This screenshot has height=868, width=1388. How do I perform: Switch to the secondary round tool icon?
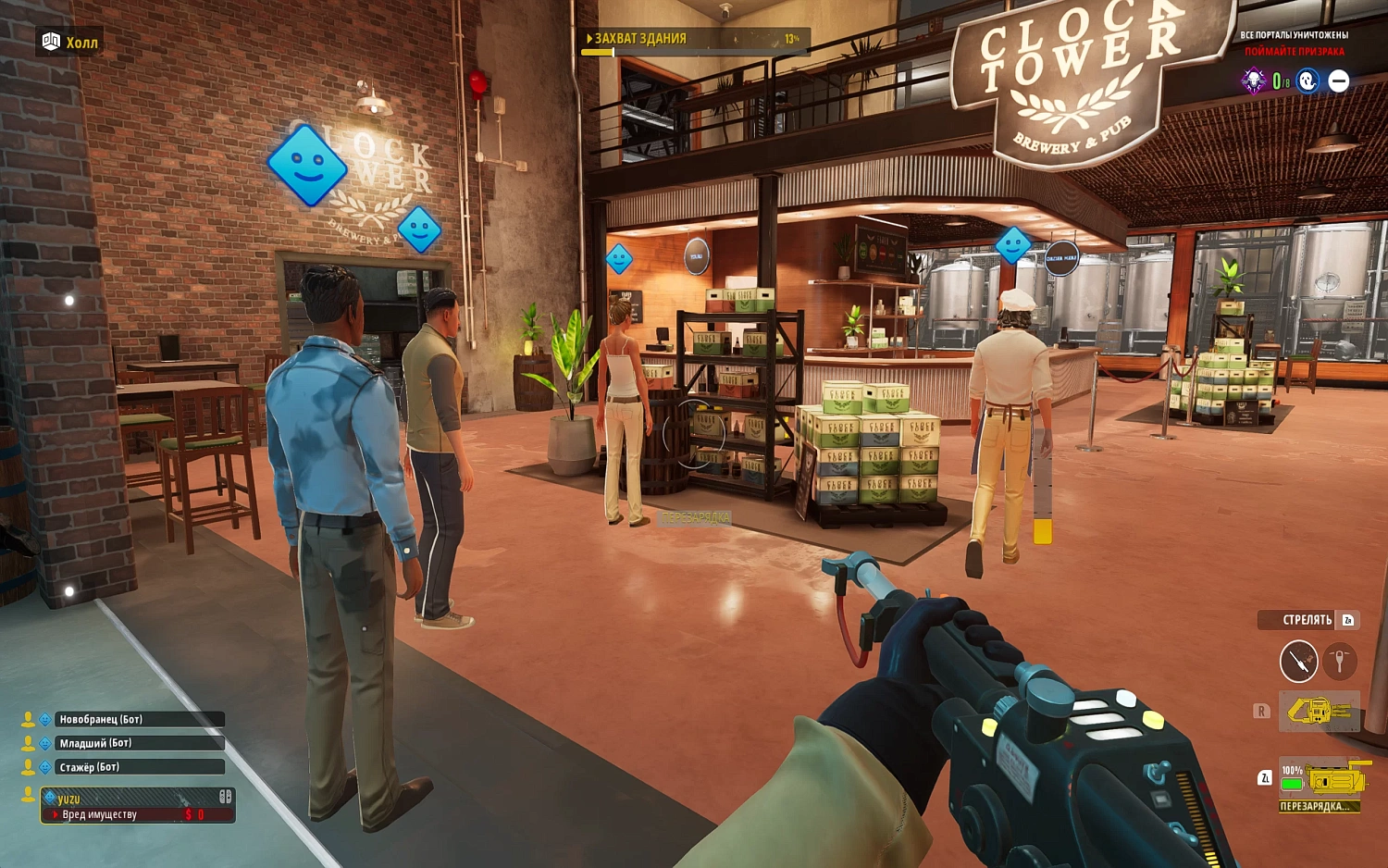click(1339, 662)
